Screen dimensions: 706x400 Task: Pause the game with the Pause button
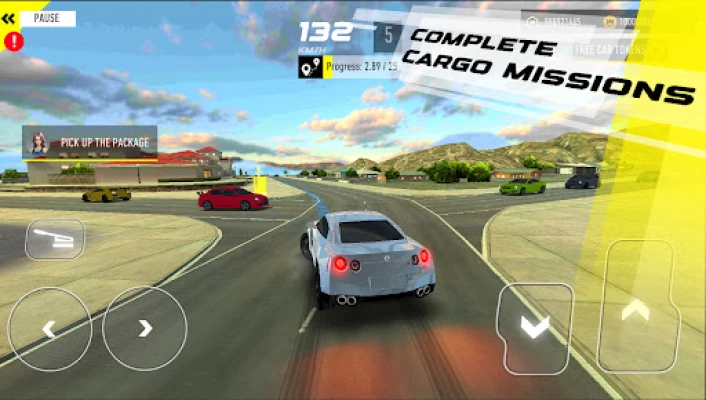(46, 18)
